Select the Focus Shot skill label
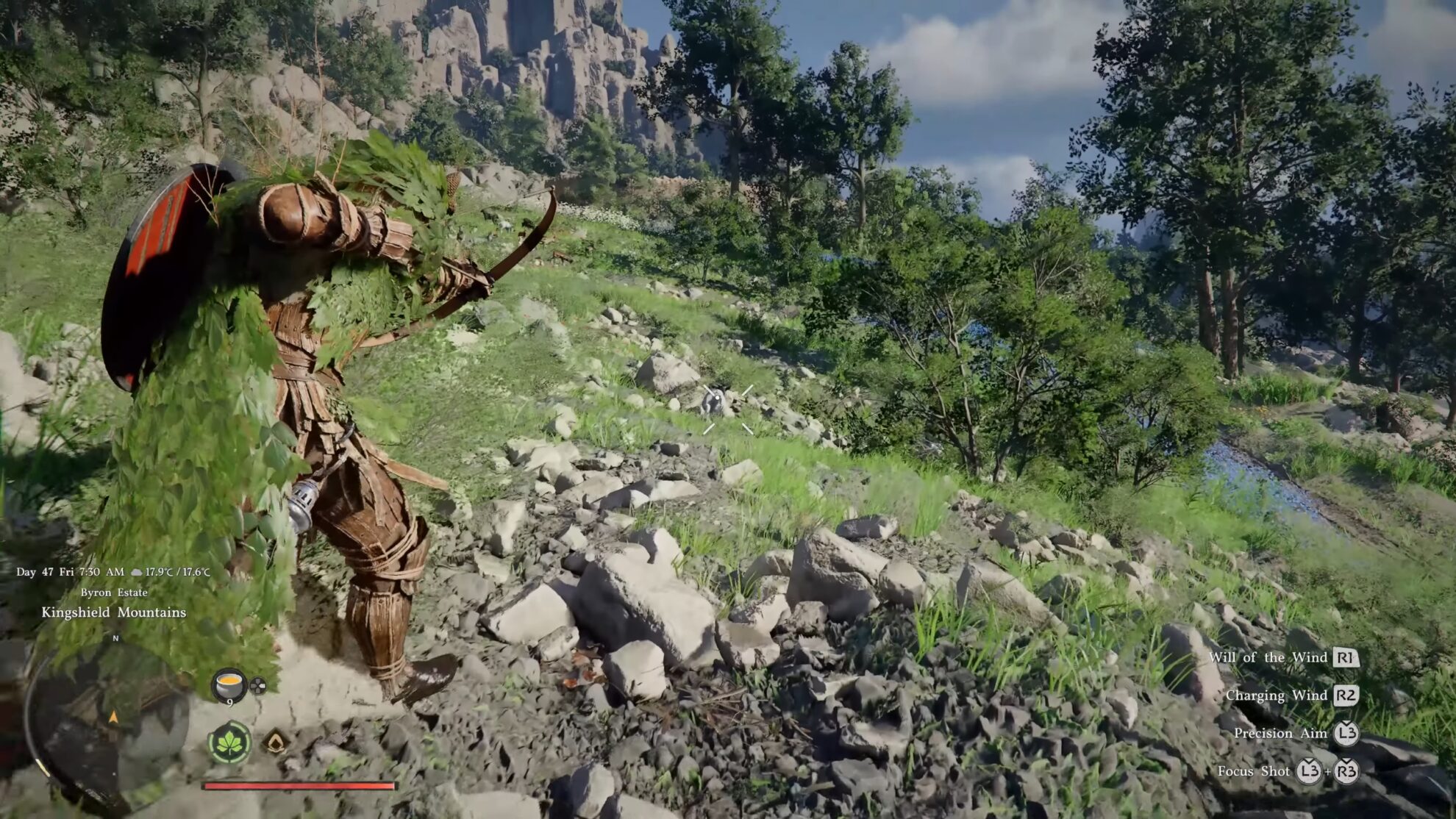Viewport: 1456px width, 819px height. pos(1253,771)
